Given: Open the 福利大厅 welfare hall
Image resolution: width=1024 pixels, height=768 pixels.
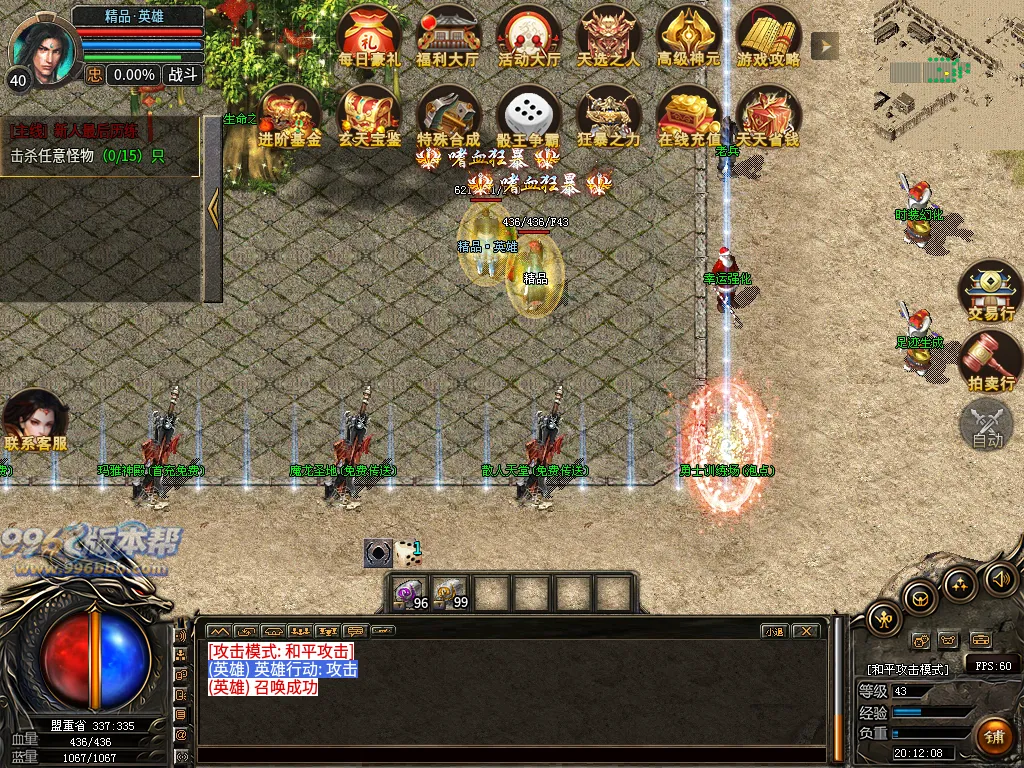Looking at the screenshot, I should click(447, 35).
